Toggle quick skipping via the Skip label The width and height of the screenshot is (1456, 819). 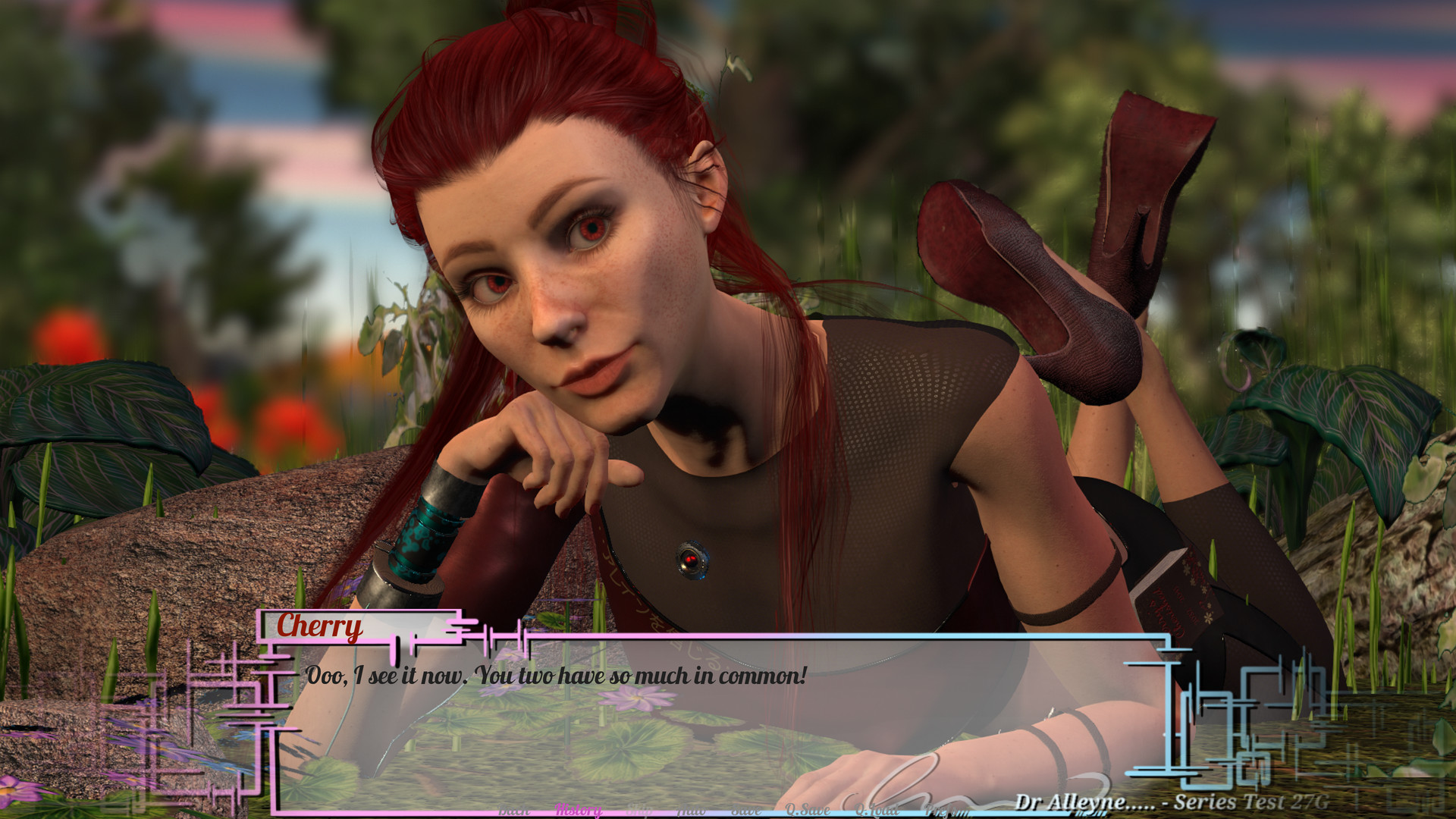[639, 810]
